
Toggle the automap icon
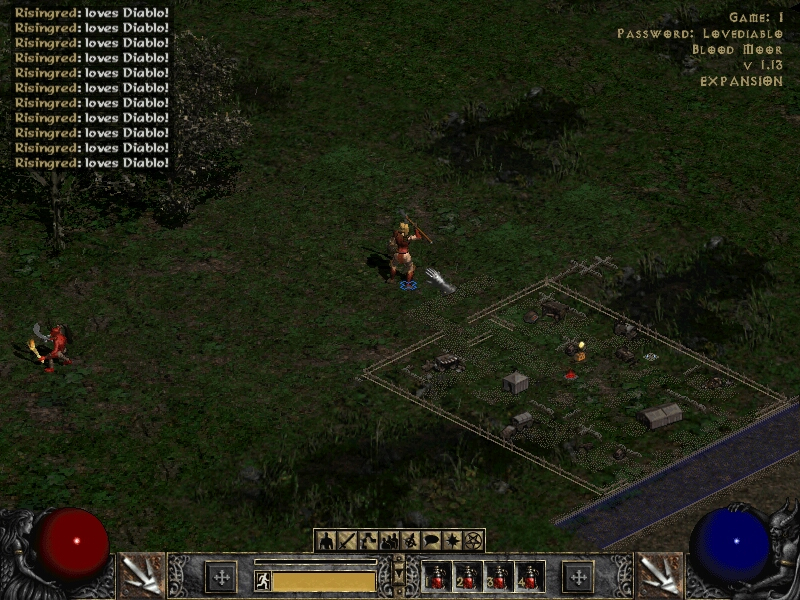(410, 541)
